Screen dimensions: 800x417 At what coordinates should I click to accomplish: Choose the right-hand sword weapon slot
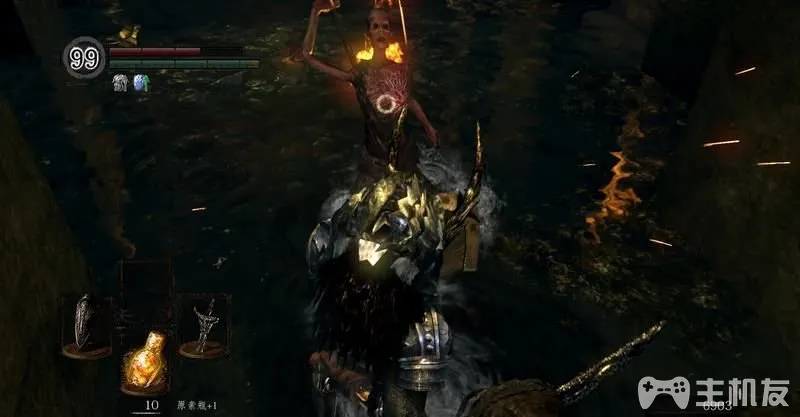pos(203,323)
